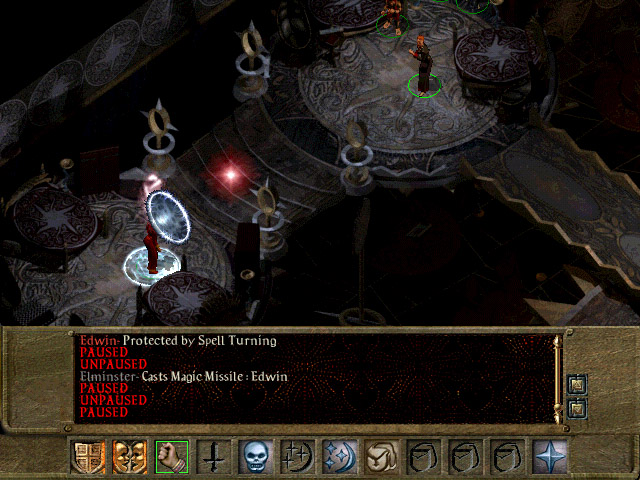The height and width of the screenshot is (480, 640).
Task: Choose the fist weapon slot
Action: (171, 457)
